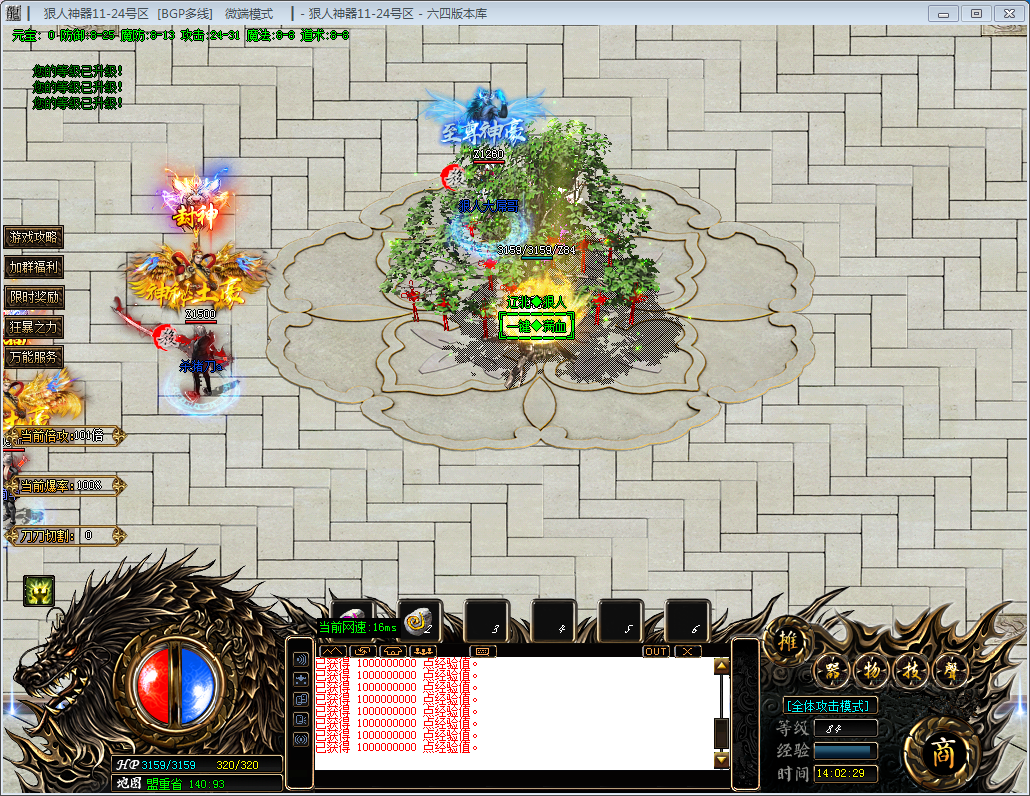Click the OUT button above chat
Viewport: 1030px width, 796px height.
656,651
